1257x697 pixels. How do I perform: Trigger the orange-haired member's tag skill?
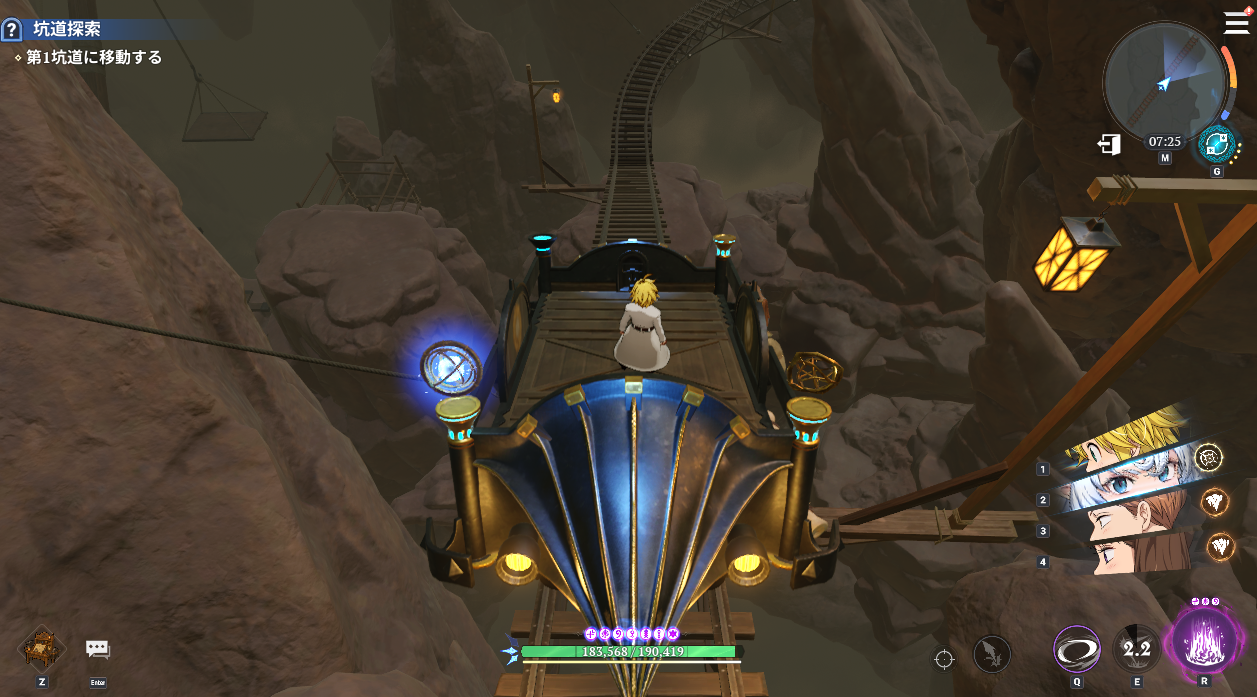pos(1214,502)
